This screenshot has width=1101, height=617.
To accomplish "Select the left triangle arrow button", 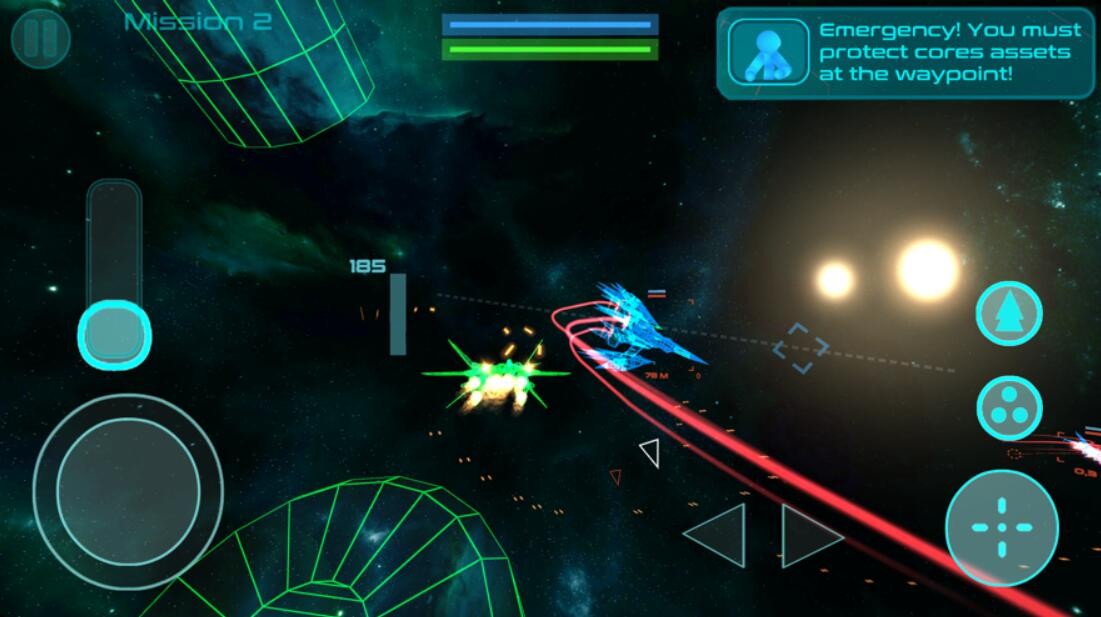I will (x=720, y=536).
